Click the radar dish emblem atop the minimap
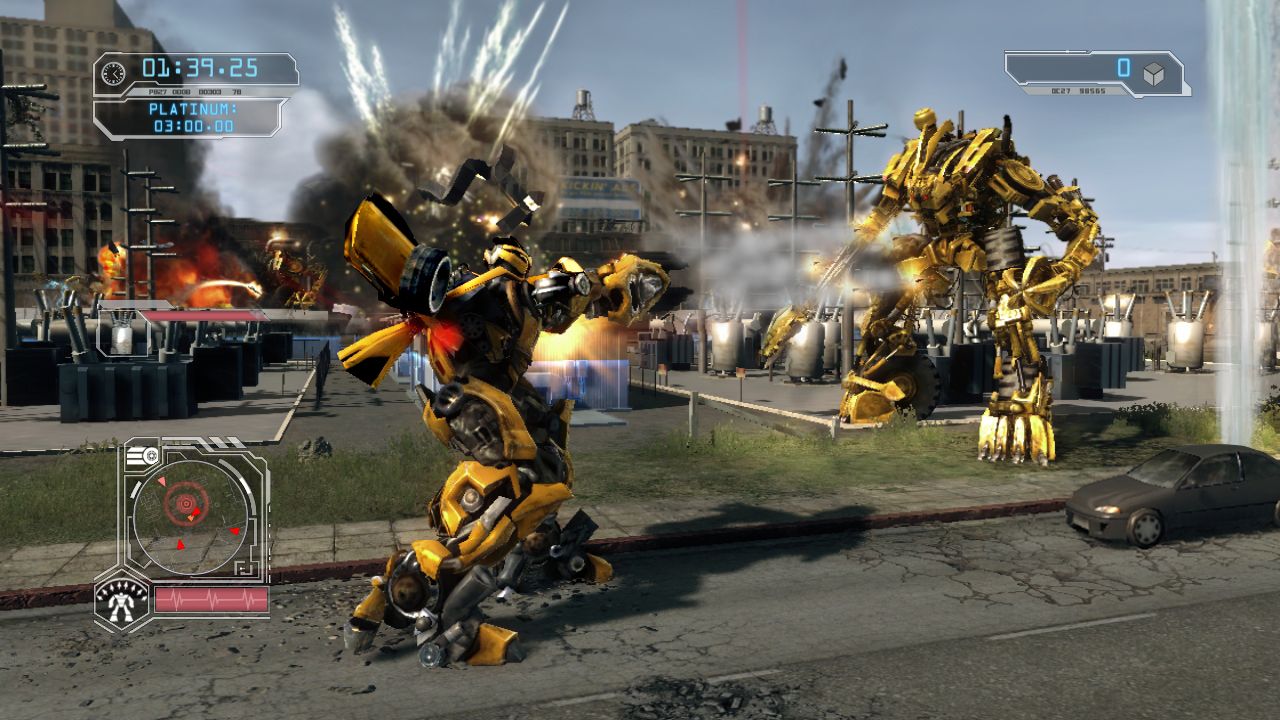1280x720 pixels. coord(151,455)
